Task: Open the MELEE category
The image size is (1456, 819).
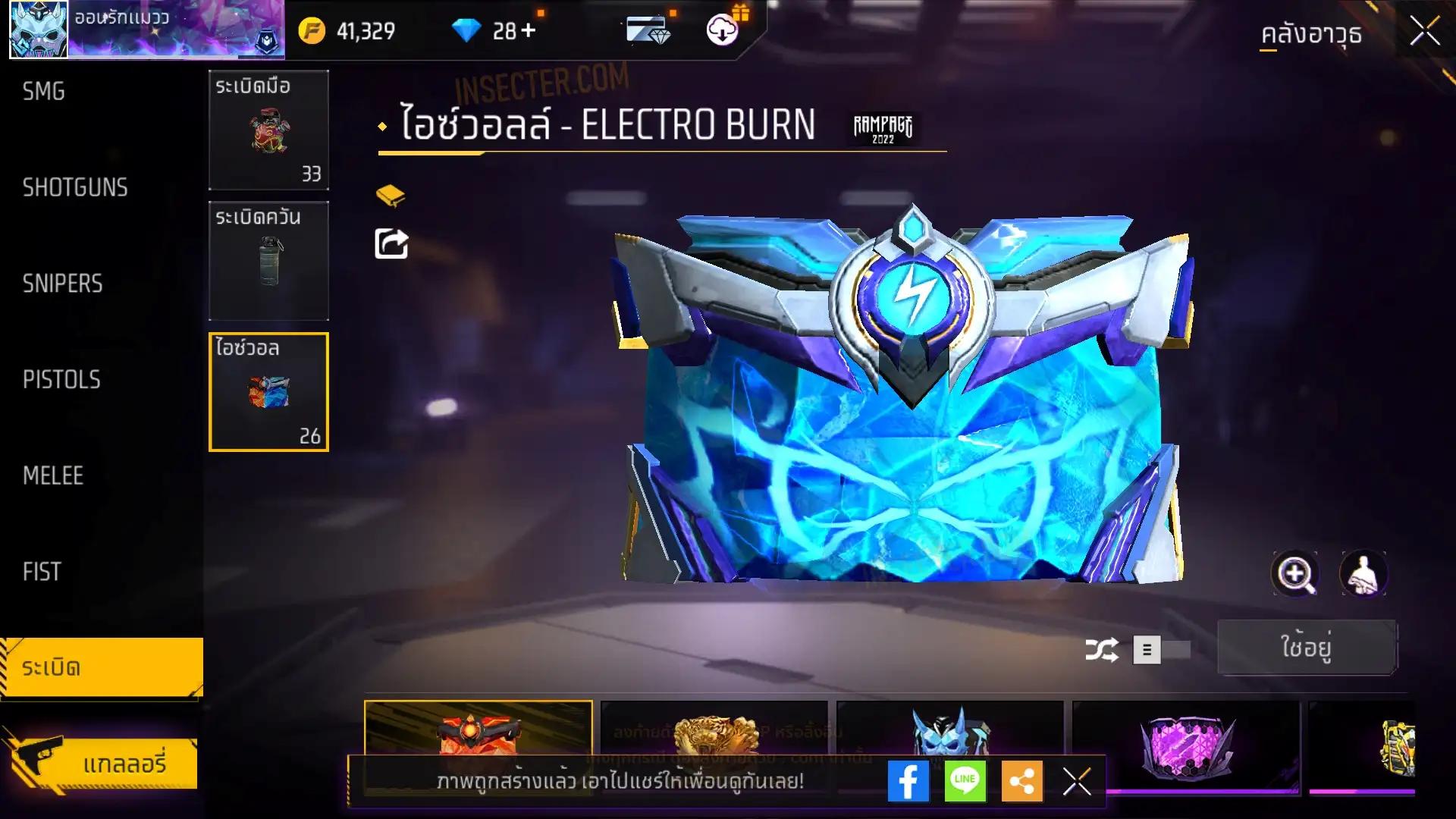Action: [x=53, y=475]
